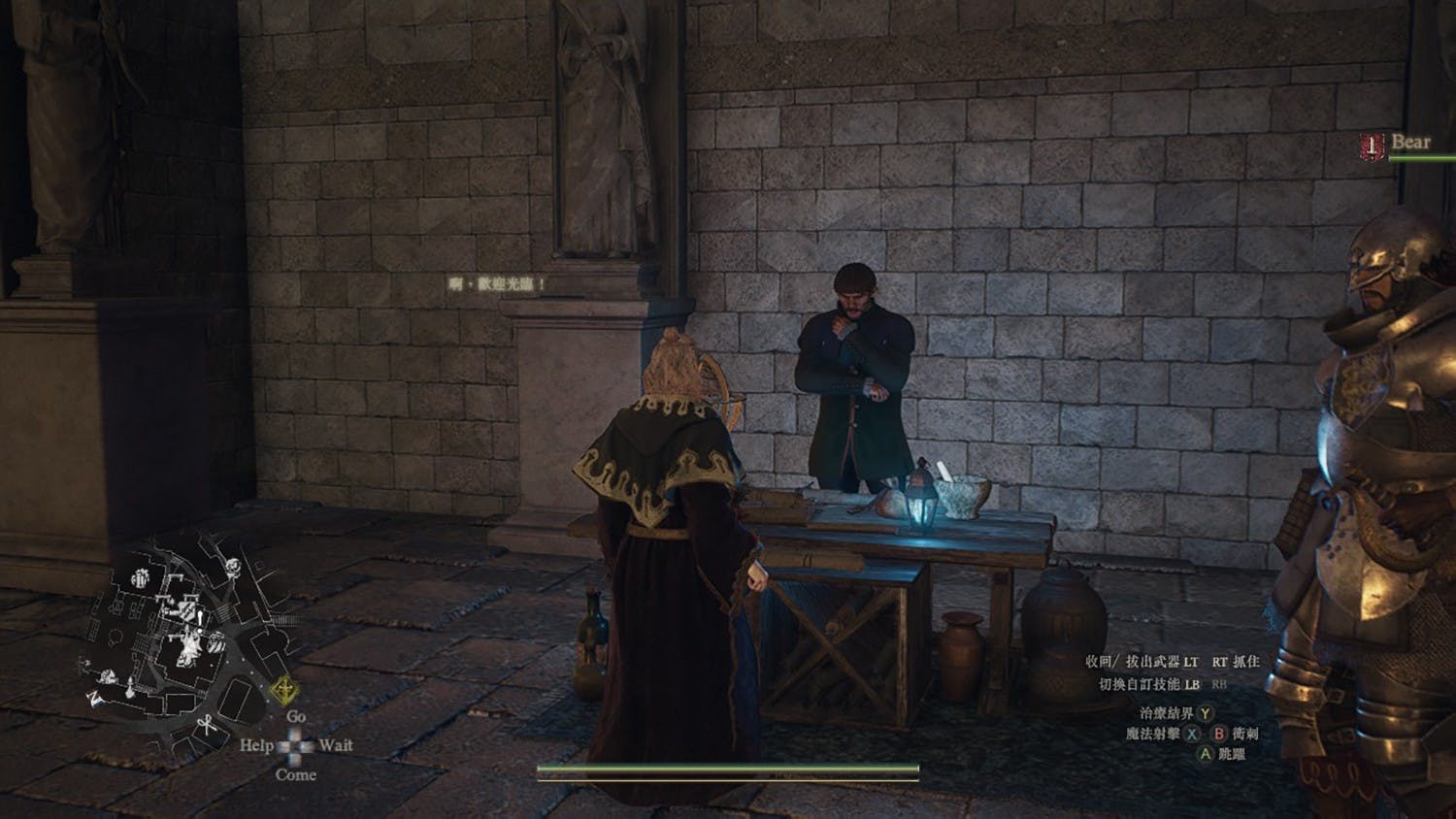Screen dimensions: 1456x819
Task: Select the pawn nameplate labeled Bear
Action: pyautogui.click(x=1409, y=143)
